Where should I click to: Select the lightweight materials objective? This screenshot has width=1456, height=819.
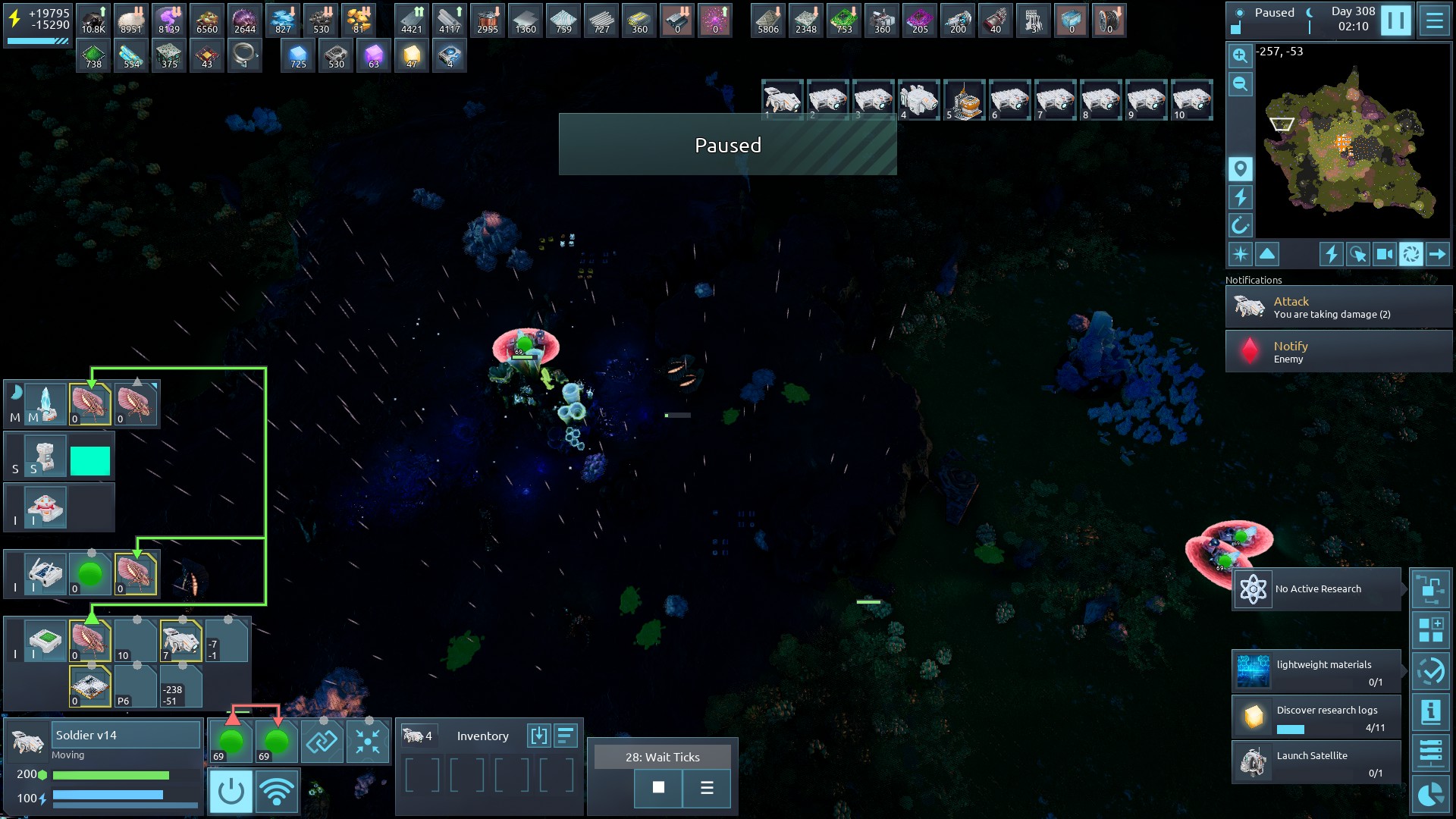pyautogui.click(x=1316, y=671)
